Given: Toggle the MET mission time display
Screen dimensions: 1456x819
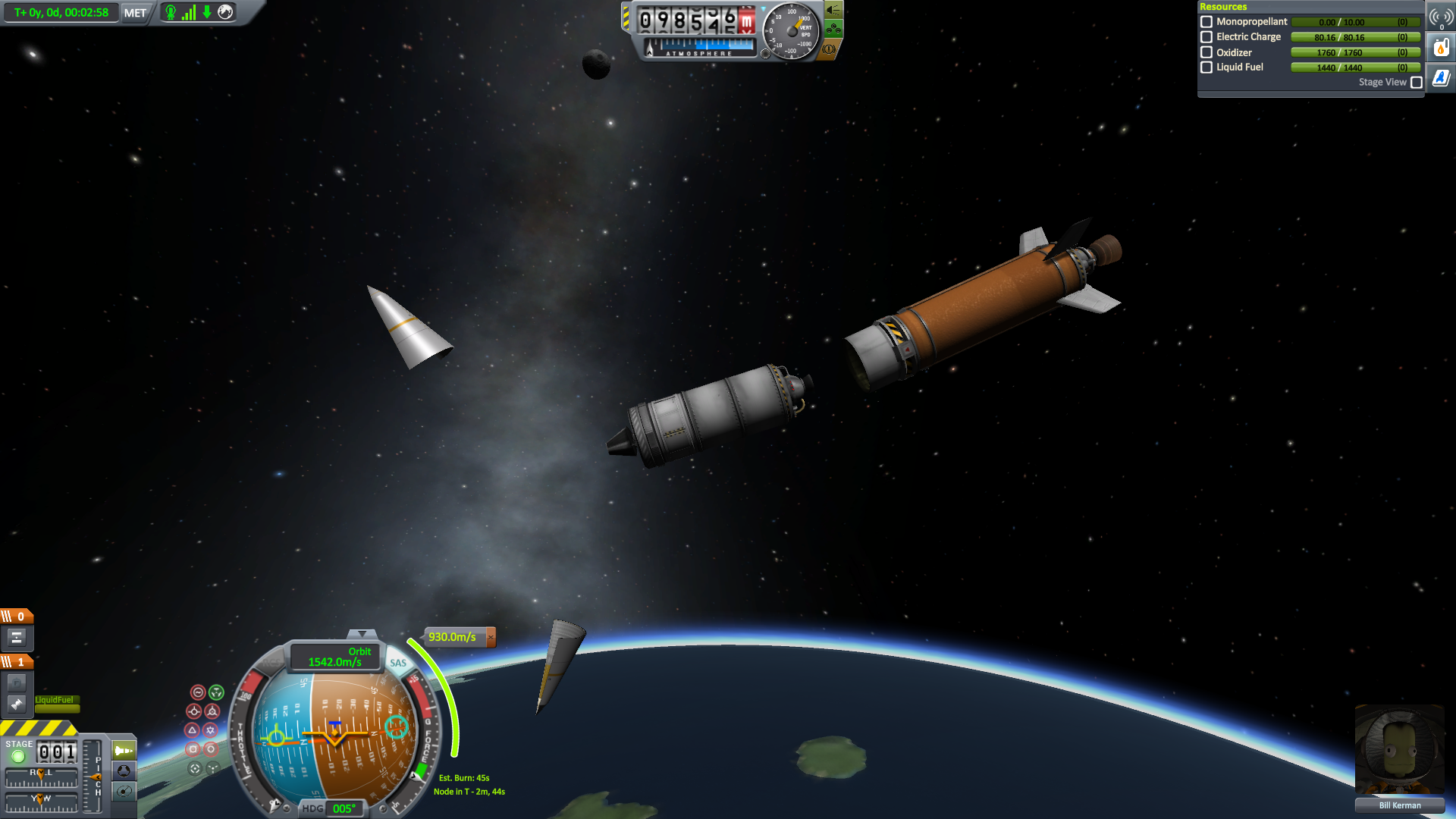Looking at the screenshot, I should tap(135, 13).
